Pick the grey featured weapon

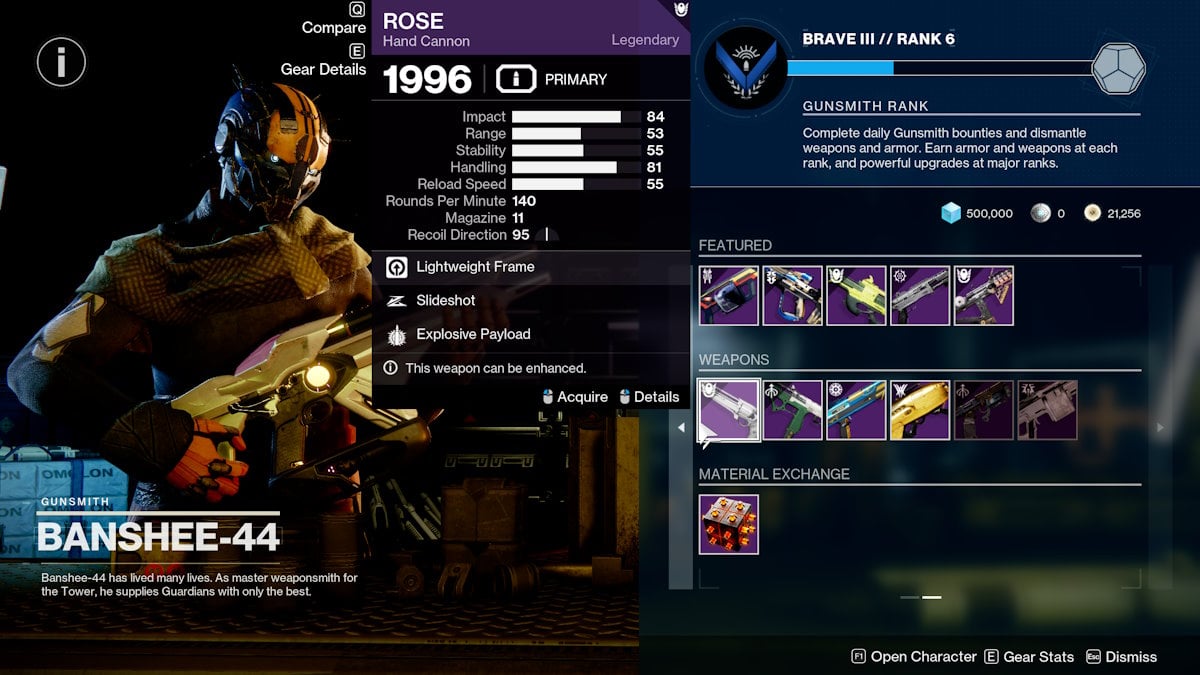point(920,296)
